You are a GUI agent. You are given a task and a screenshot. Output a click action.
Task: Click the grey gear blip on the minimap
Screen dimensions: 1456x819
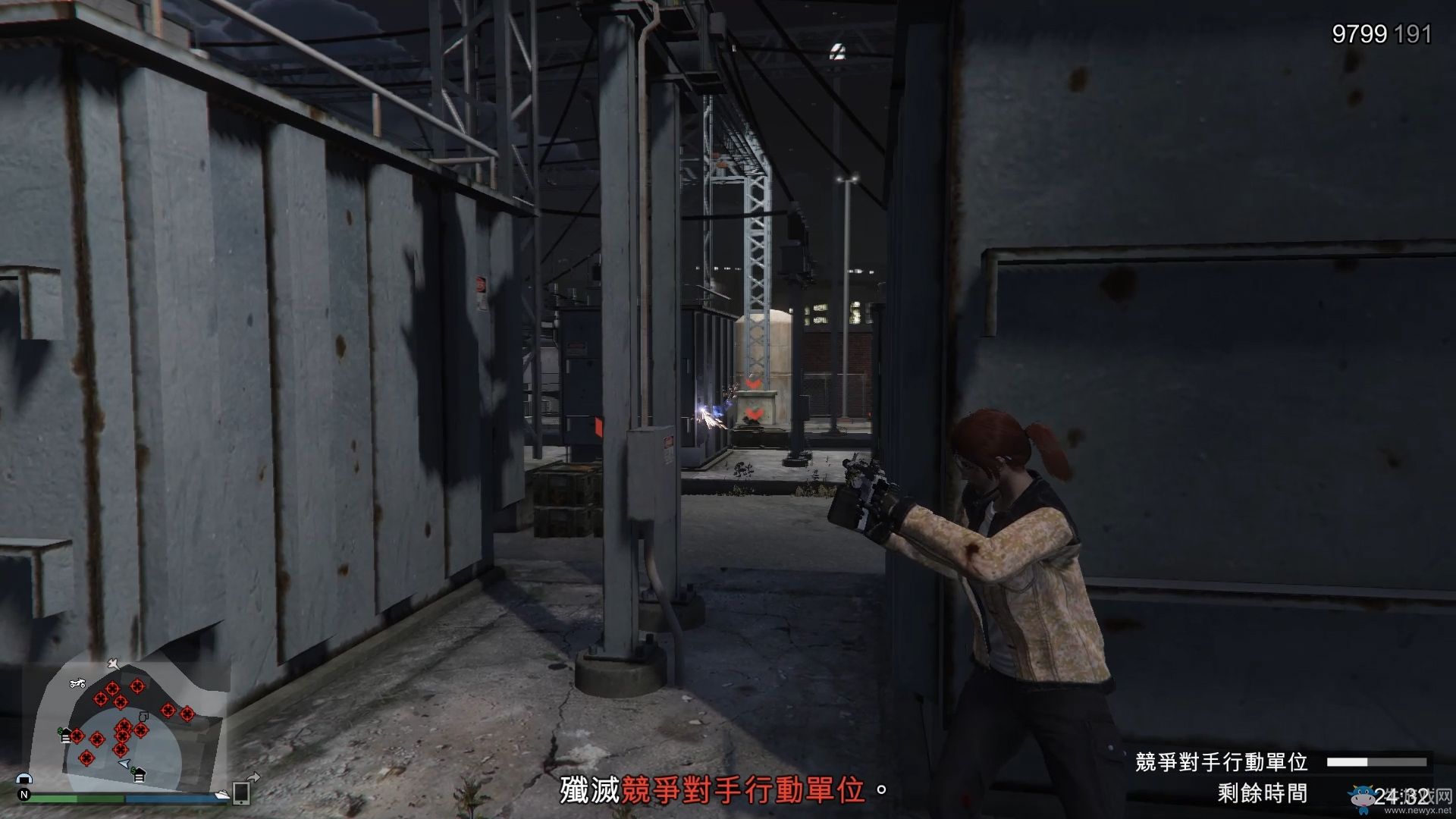coord(143,717)
